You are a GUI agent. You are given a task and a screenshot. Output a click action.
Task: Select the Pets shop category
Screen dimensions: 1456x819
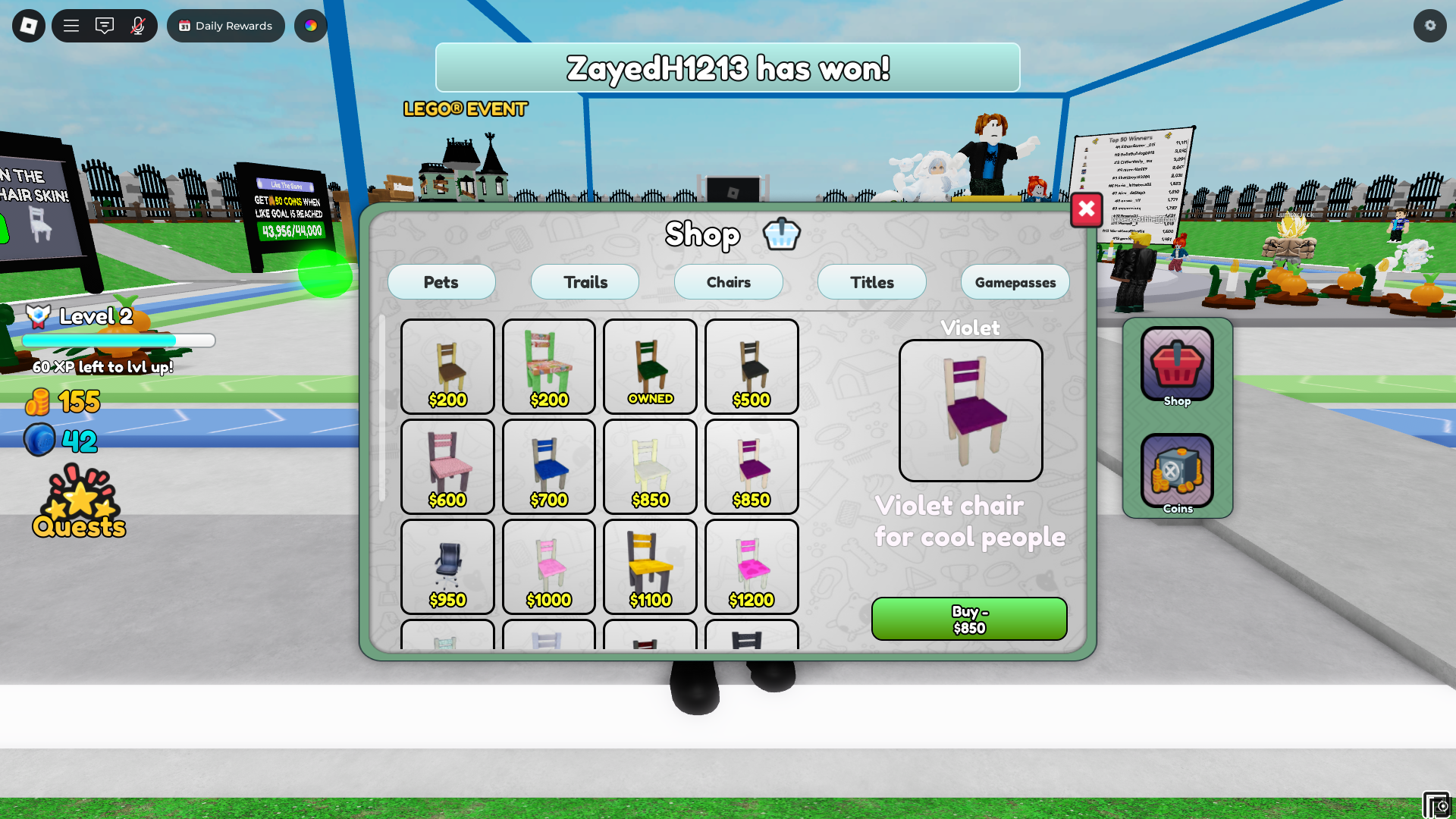(441, 281)
